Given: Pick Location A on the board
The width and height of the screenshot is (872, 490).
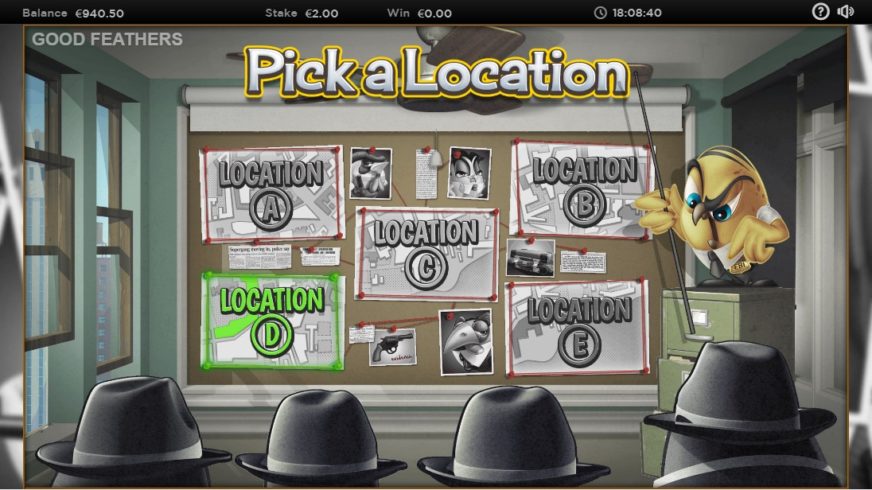Looking at the screenshot, I should (x=272, y=195).
